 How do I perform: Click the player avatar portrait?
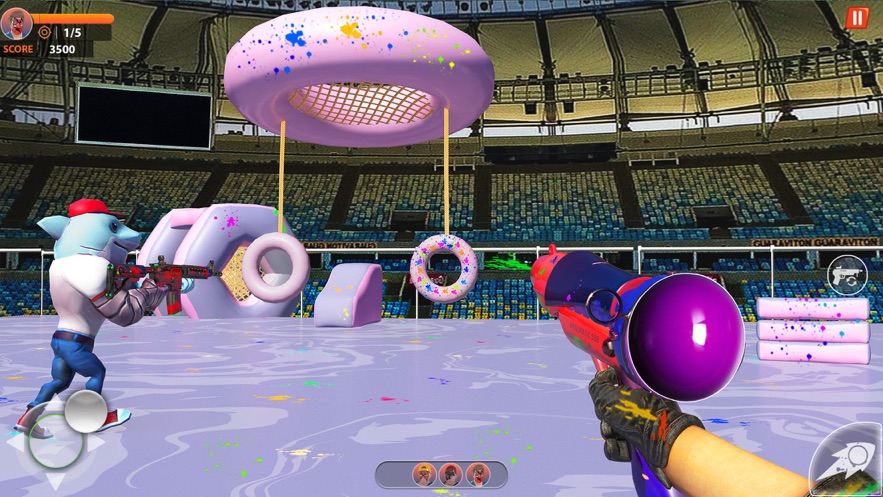tap(16, 23)
